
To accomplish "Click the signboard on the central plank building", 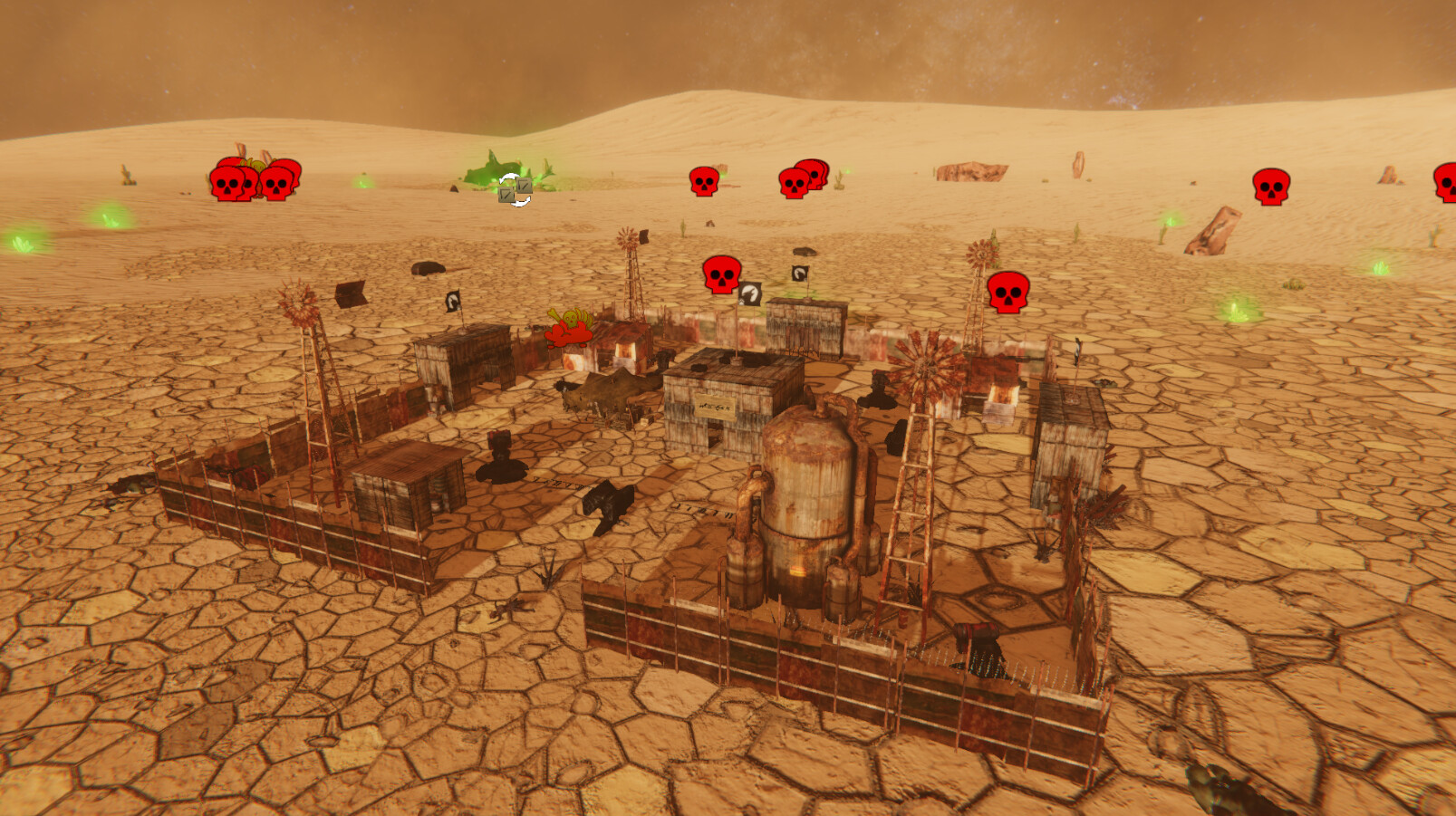I will 716,408.
